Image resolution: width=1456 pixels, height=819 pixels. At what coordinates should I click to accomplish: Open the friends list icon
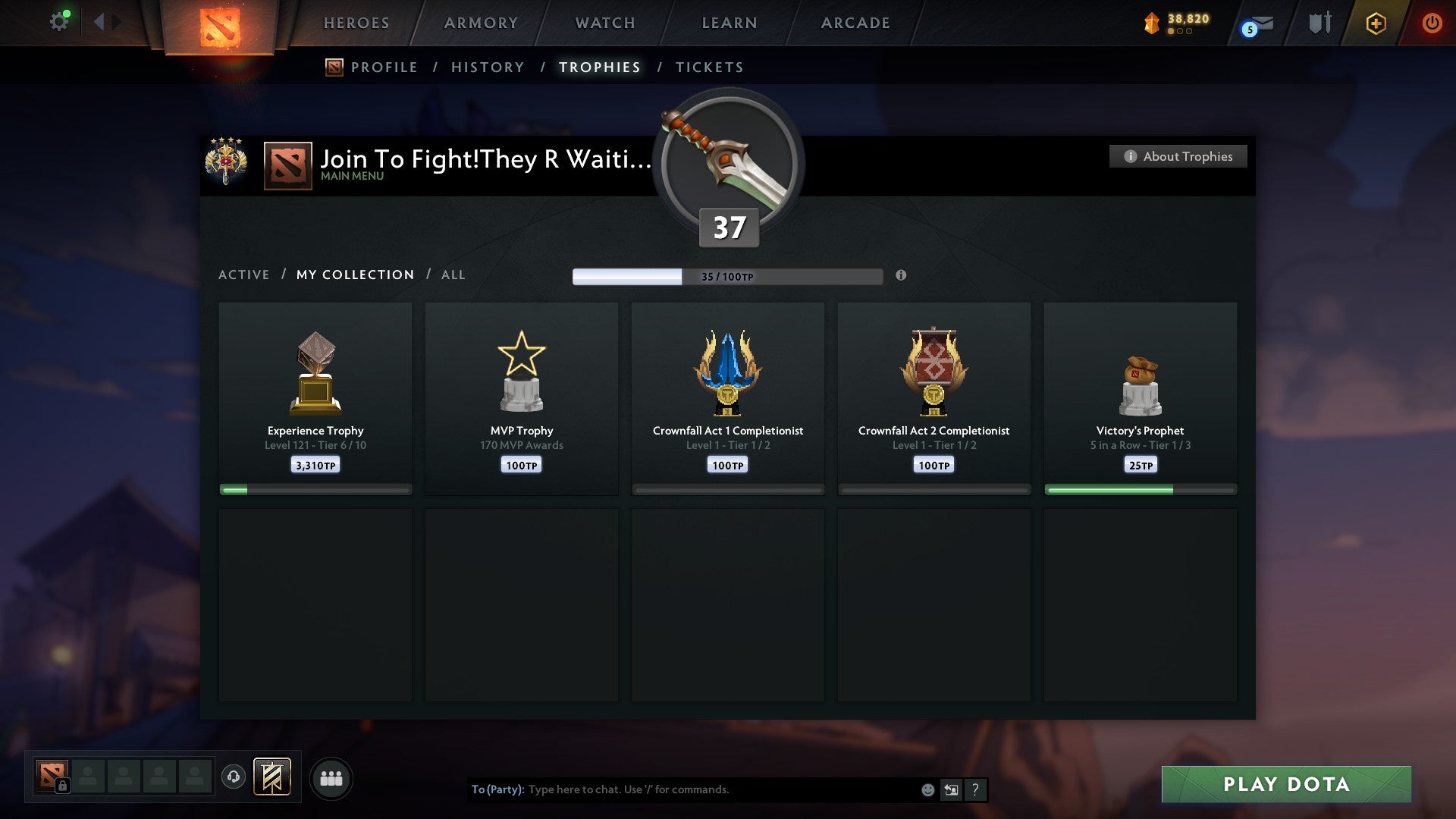[x=331, y=778]
